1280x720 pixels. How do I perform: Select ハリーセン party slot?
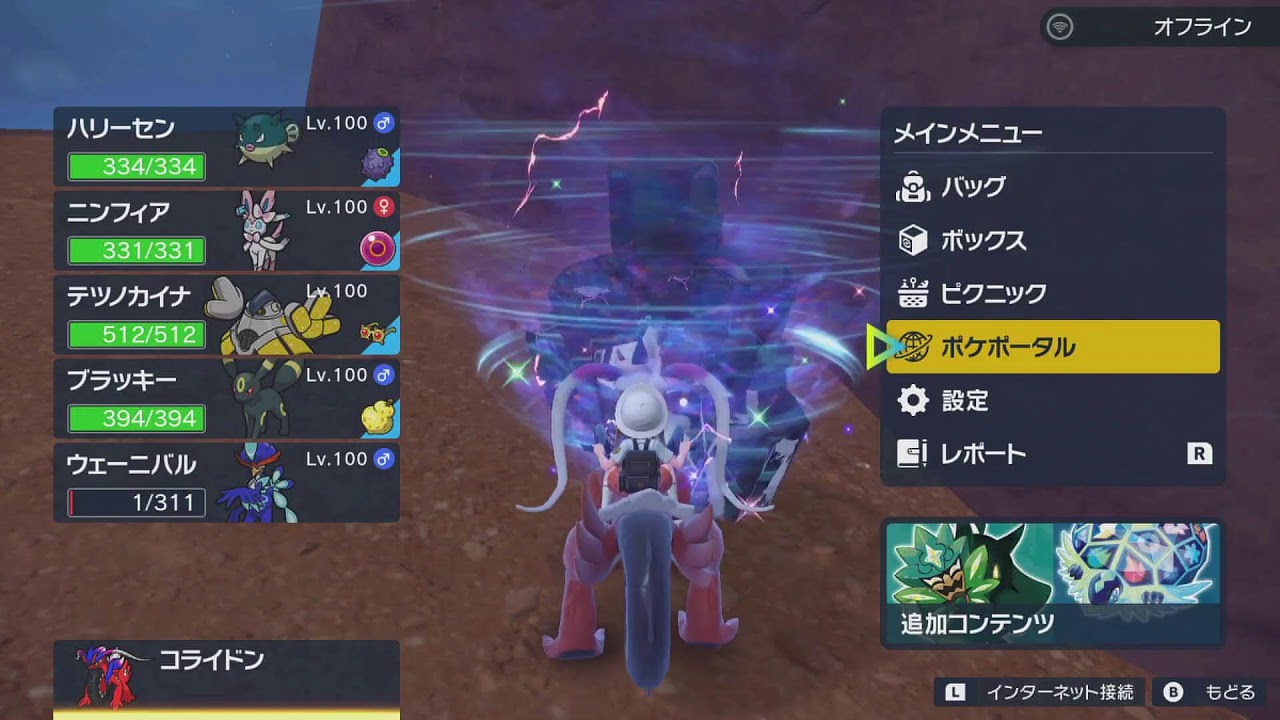[227, 147]
